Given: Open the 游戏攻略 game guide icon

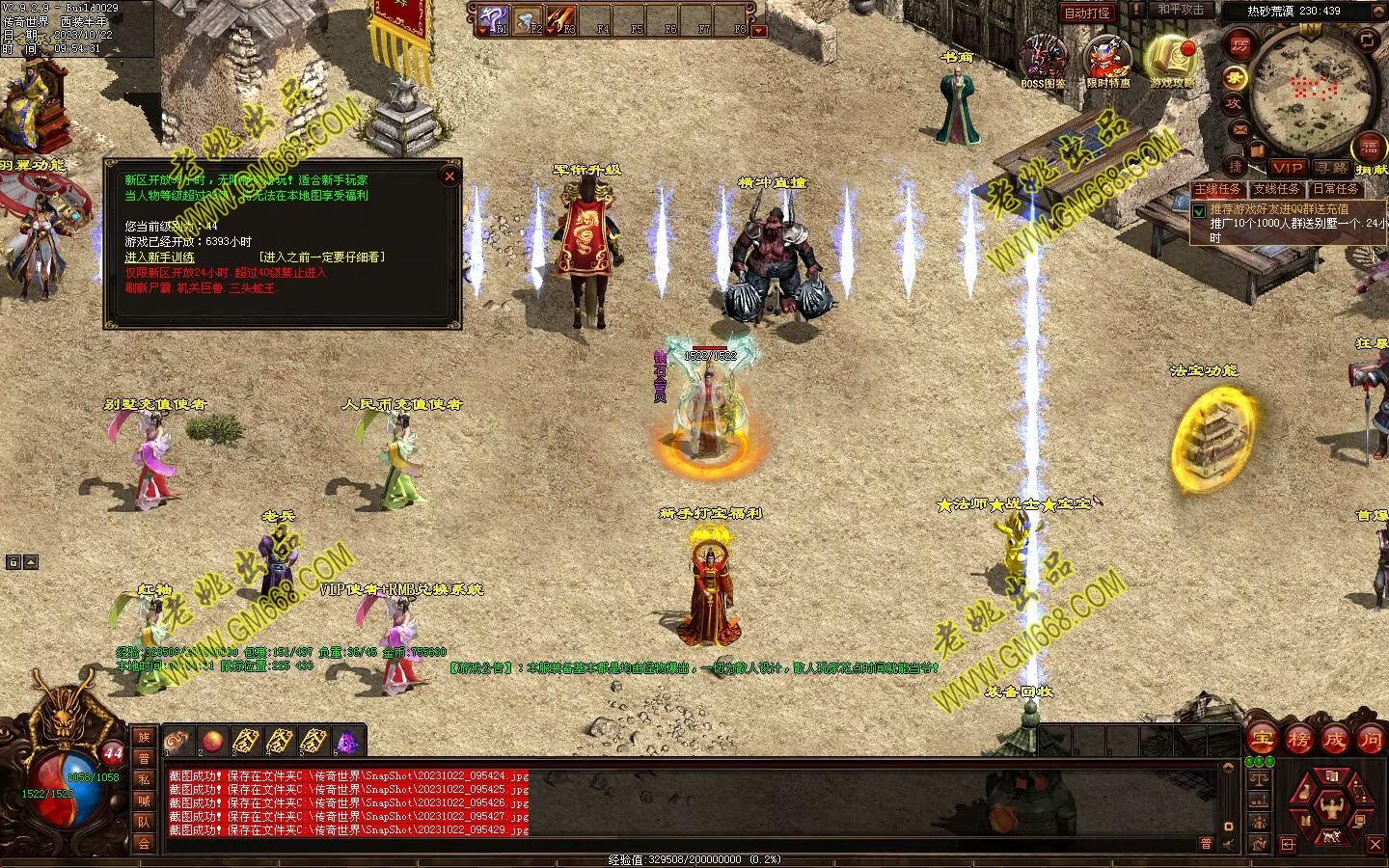Looking at the screenshot, I should tap(1171, 60).
